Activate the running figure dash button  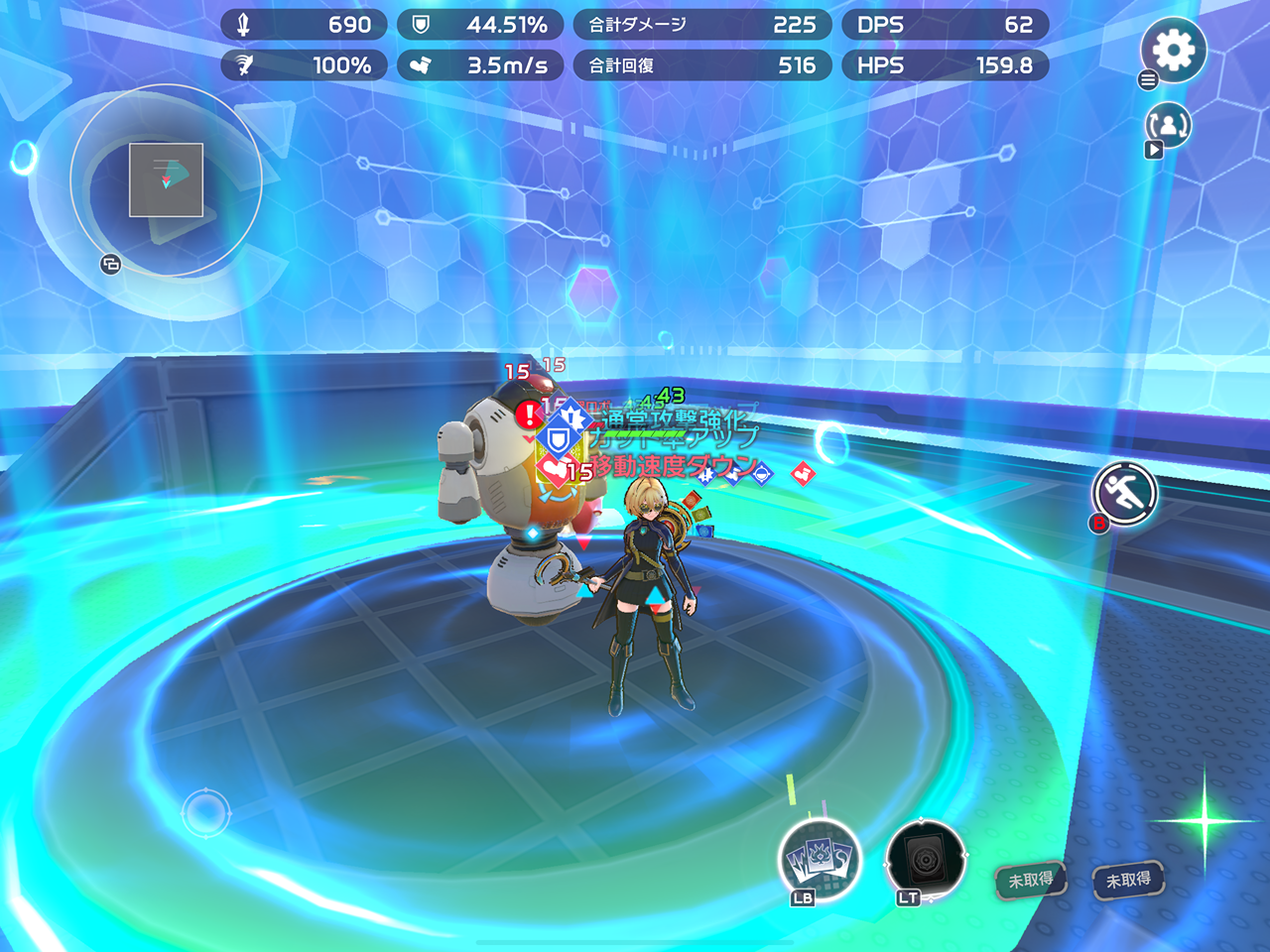(1125, 492)
